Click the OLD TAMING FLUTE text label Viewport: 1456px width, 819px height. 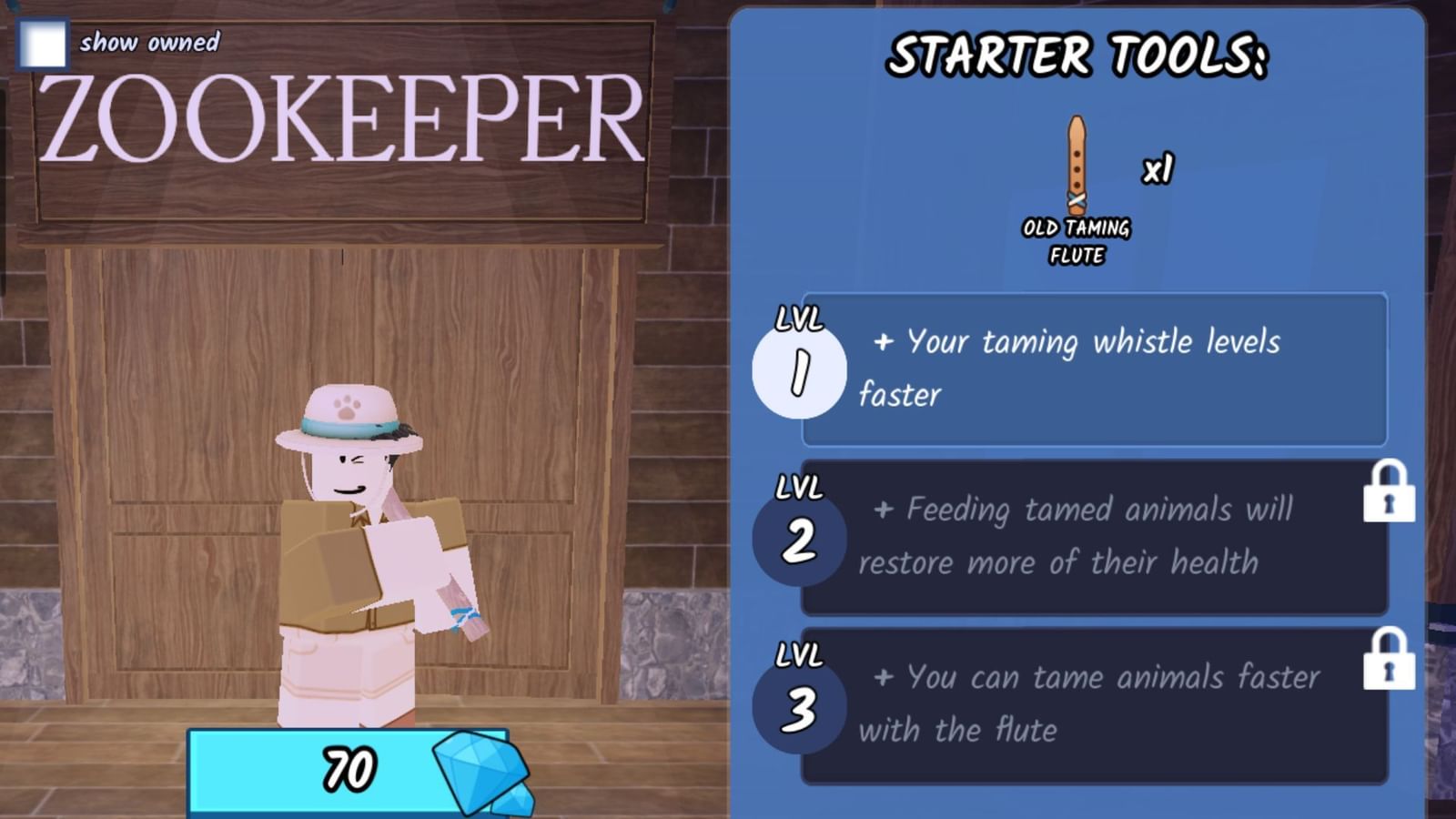pos(1077,238)
